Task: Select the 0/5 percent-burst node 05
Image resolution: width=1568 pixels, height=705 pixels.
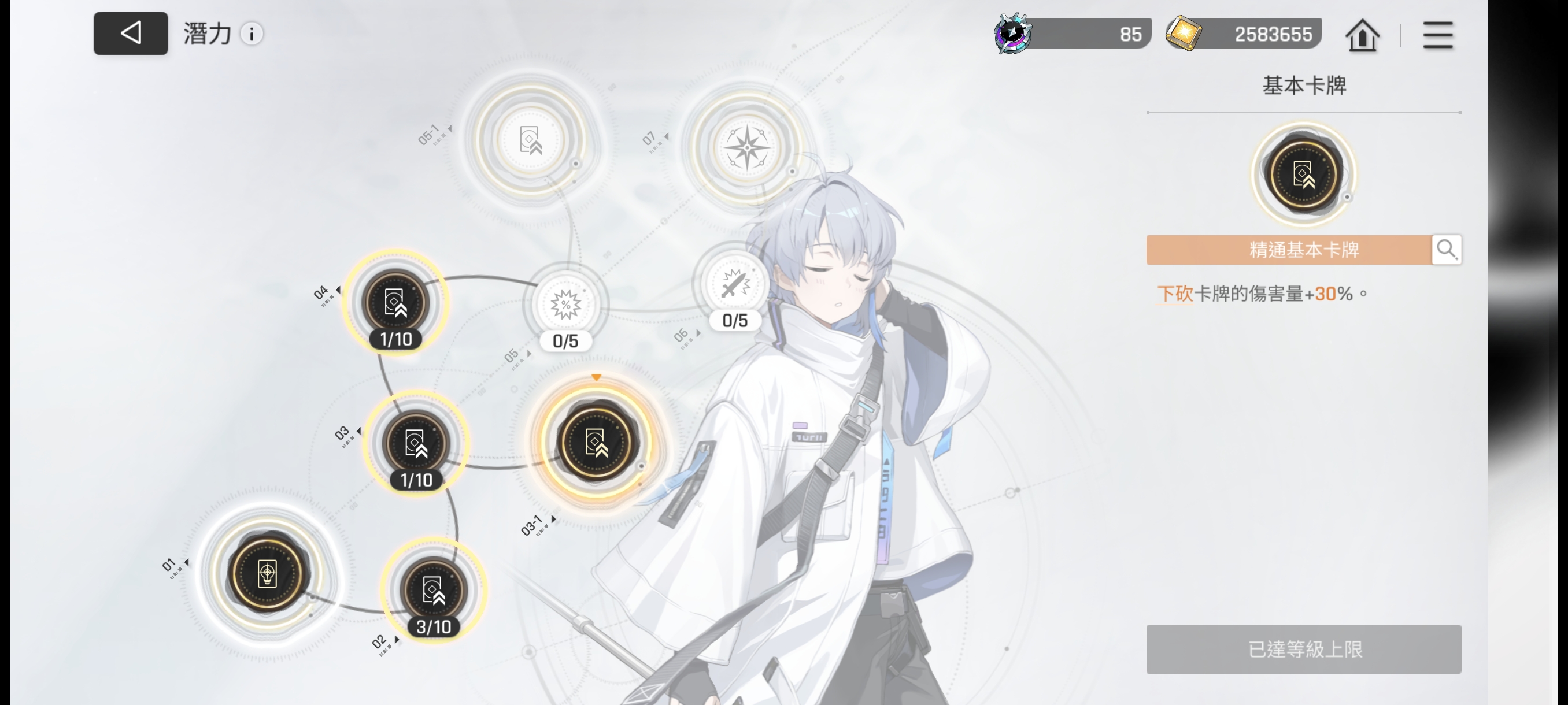Action: 565,305
